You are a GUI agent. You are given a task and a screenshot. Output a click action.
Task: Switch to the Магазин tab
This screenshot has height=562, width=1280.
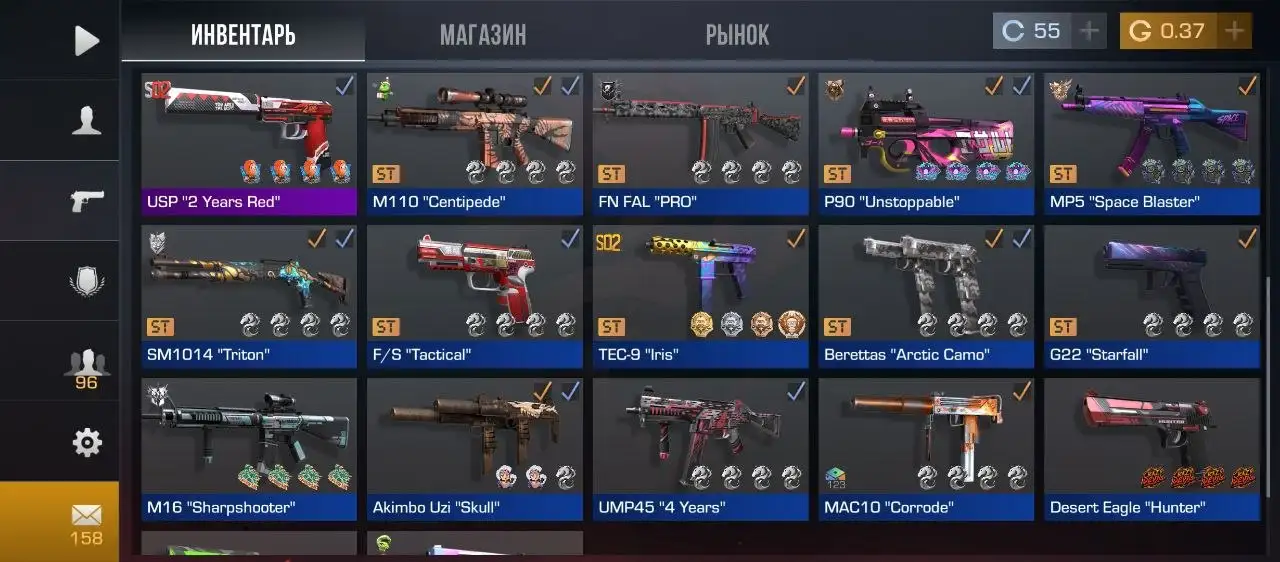click(483, 35)
